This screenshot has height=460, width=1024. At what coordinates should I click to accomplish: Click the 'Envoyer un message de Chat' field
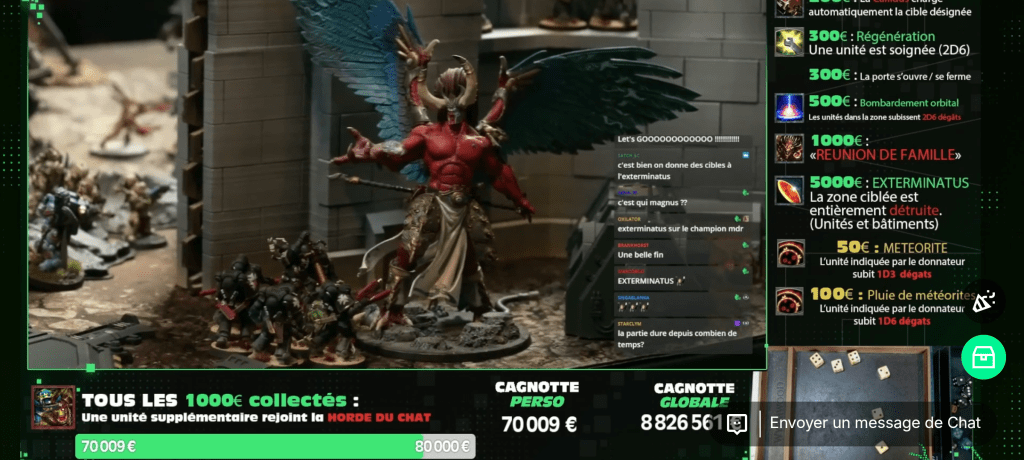(x=874, y=423)
